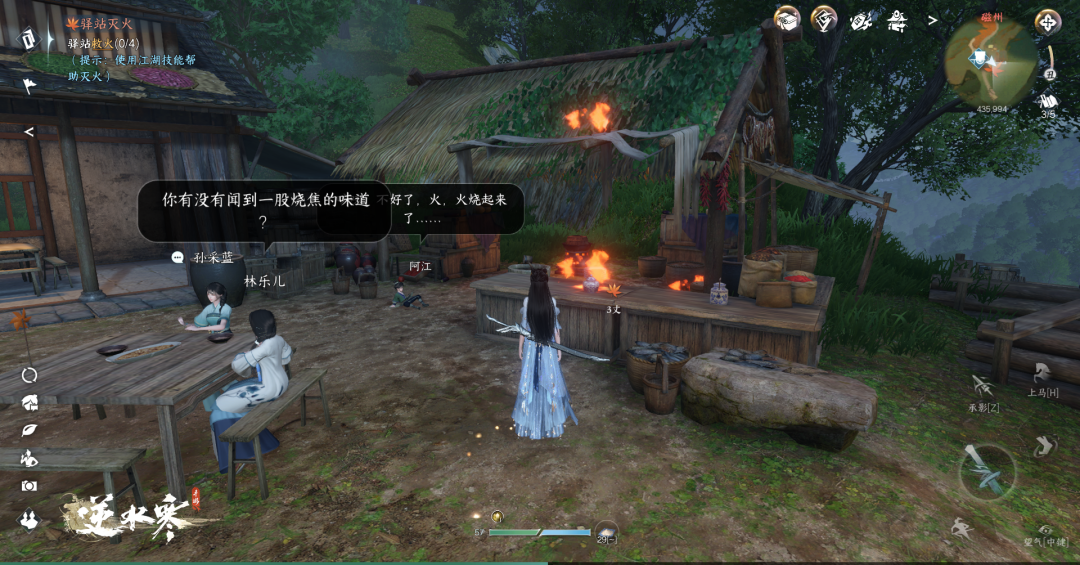Viewport: 1080px width, 565px height.
Task: Toggle the diamond scroll icon beside quest title
Action: click(x=29, y=38)
